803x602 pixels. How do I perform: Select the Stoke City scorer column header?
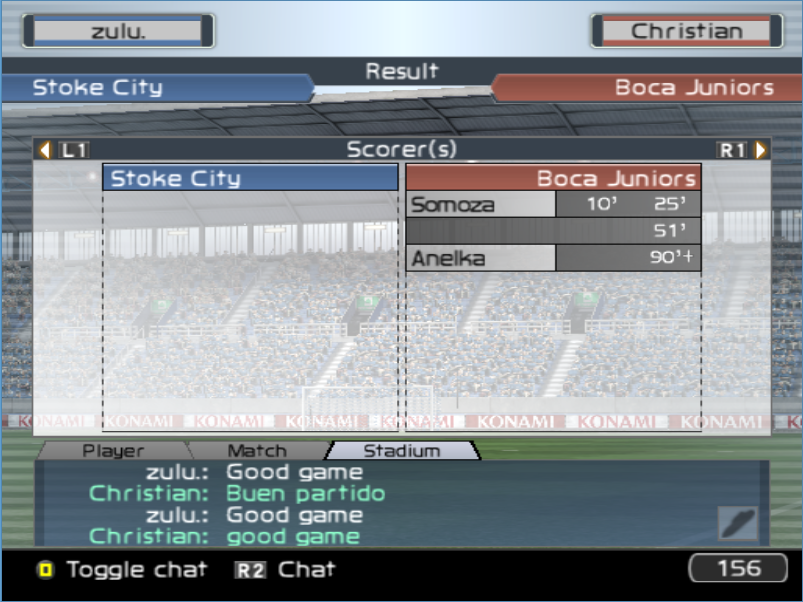click(250, 179)
